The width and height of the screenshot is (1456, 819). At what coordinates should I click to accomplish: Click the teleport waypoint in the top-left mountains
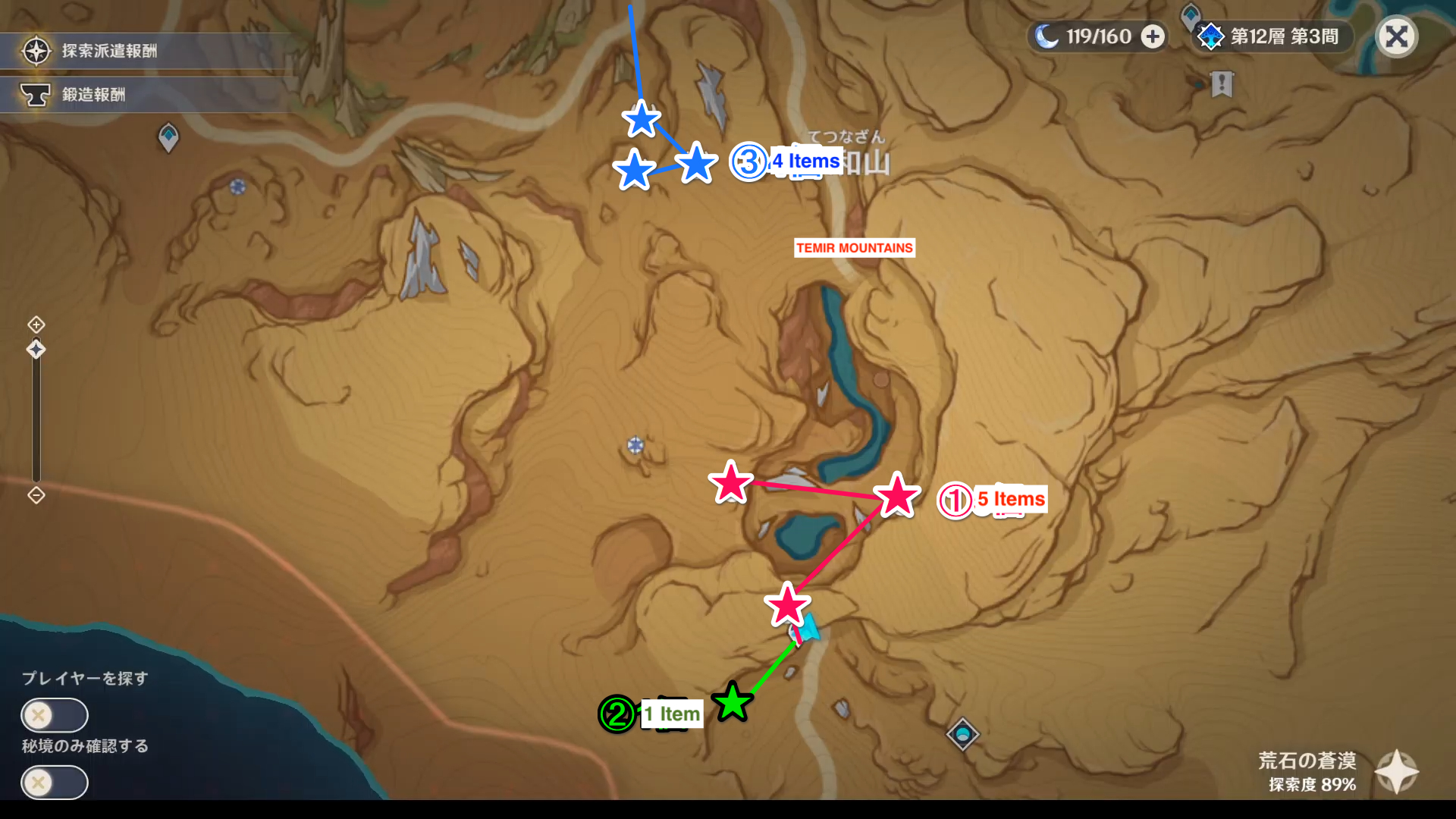(x=168, y=137)
